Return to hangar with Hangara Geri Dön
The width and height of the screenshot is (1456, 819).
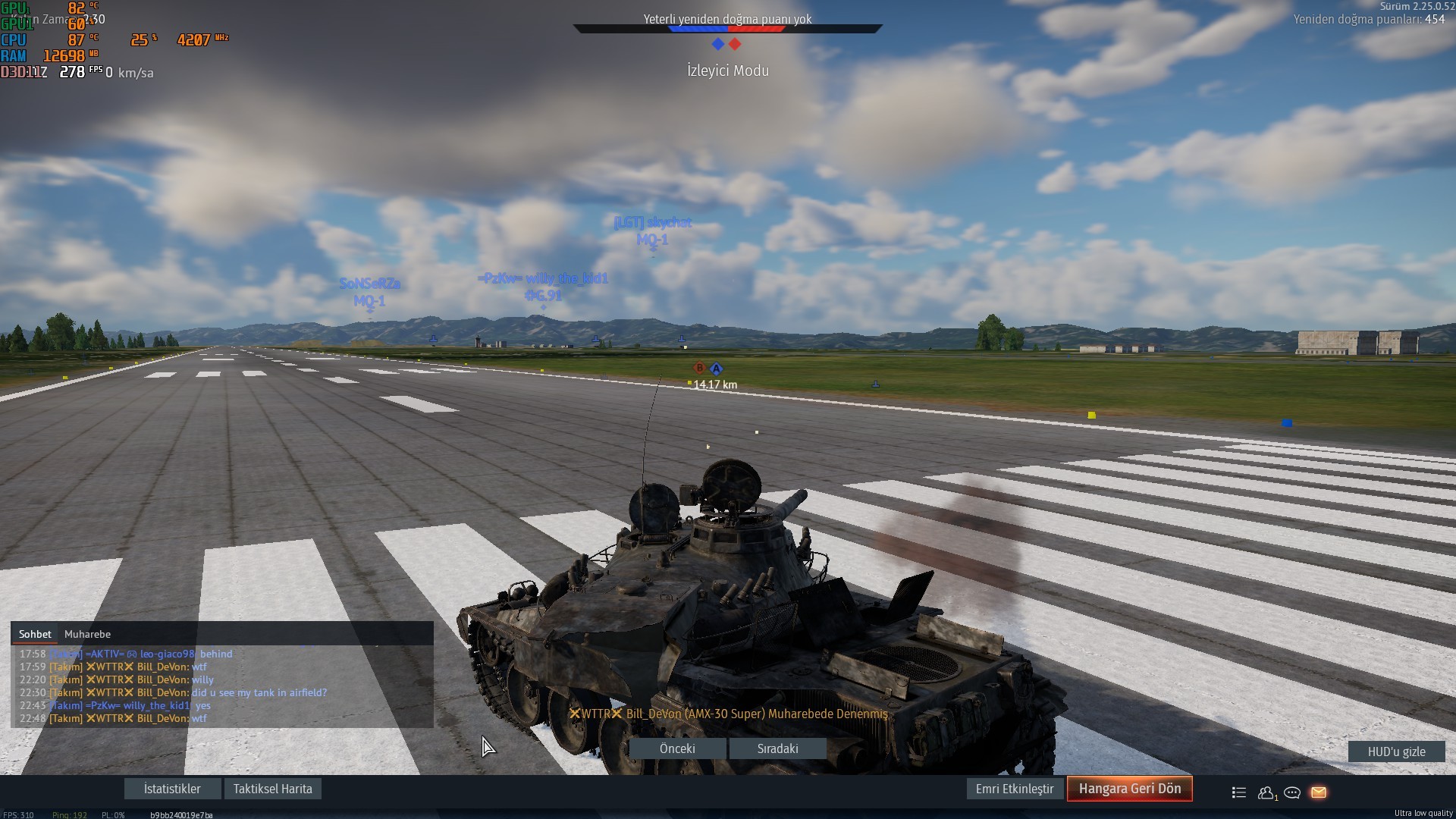pos(1129,789)
